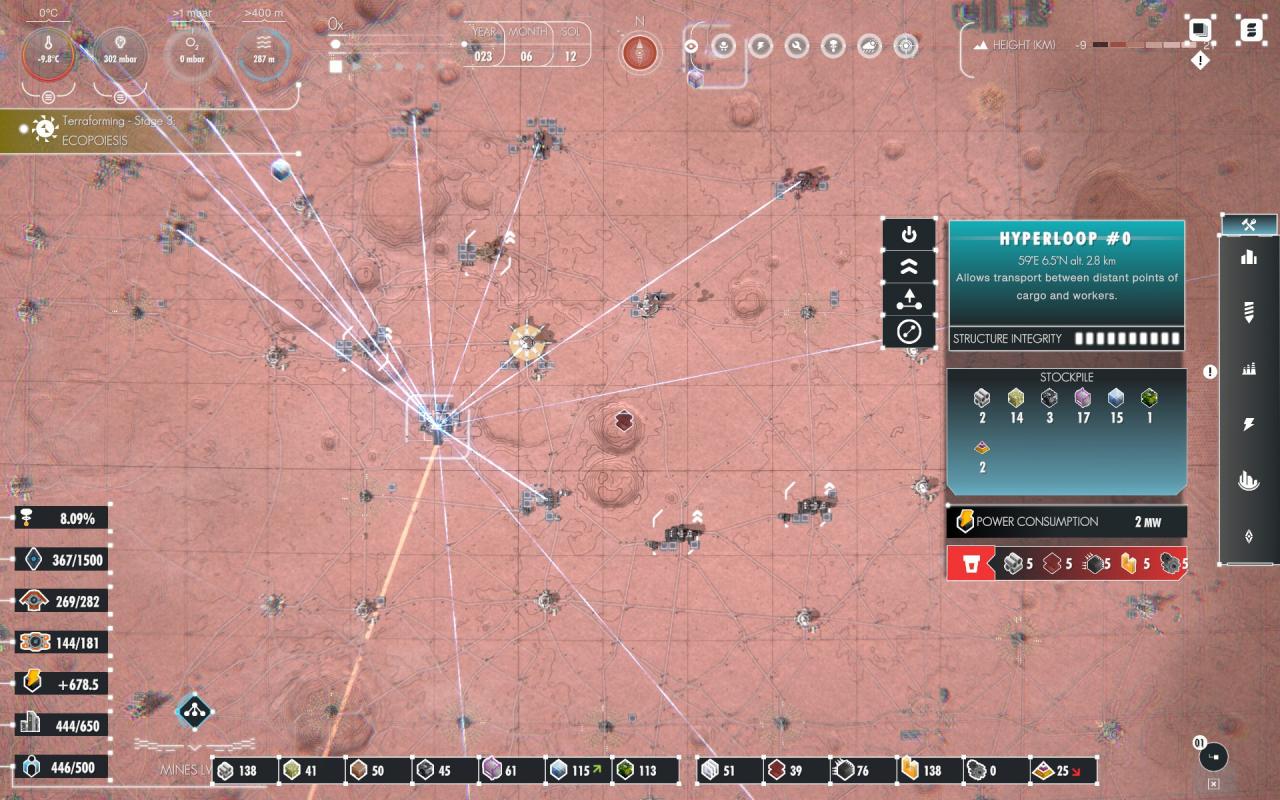The image size is (1280, 800).
Task: Upgrade the Hyperloop with the double-chevron button
Action: click(909, 267)
